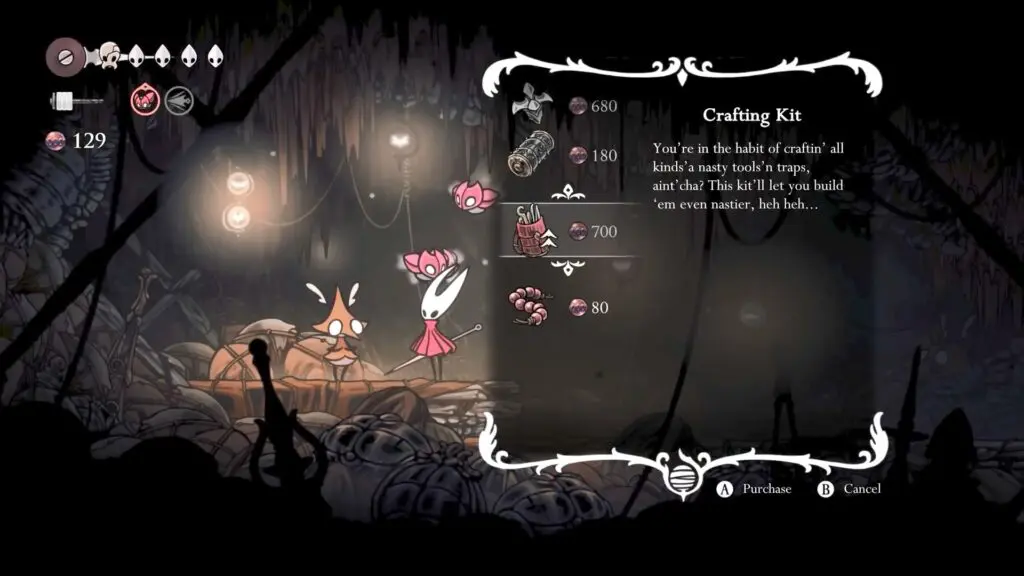Select the grey-ringed tool icon

pyautogui.click(x=179, y=100)
